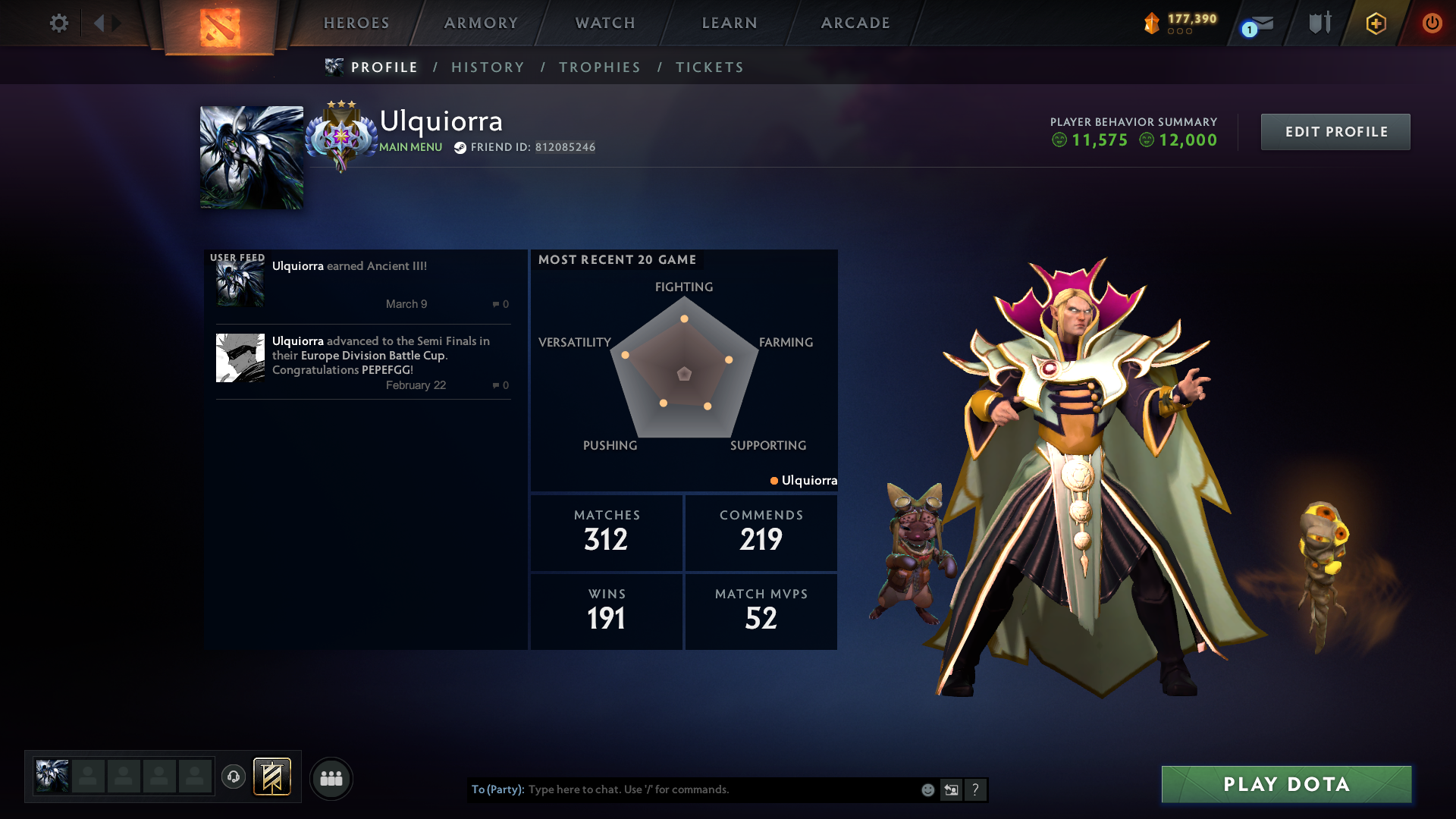Viewport: 1456px width, 819px height.
Task: Open the settings gear icon
Action: click(59, 23)
